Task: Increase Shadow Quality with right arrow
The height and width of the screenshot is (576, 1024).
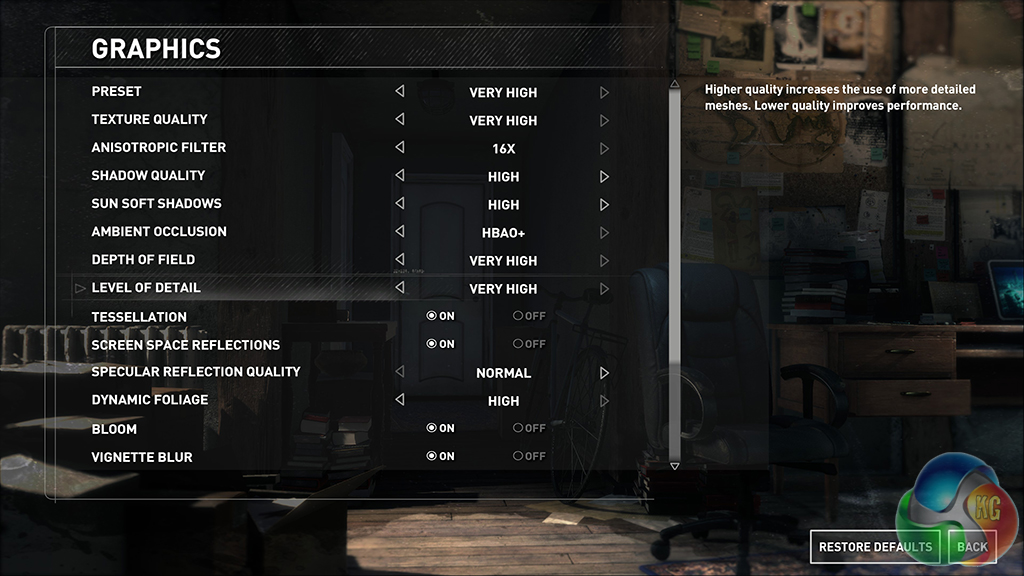Action: click(x=604, y=176)
